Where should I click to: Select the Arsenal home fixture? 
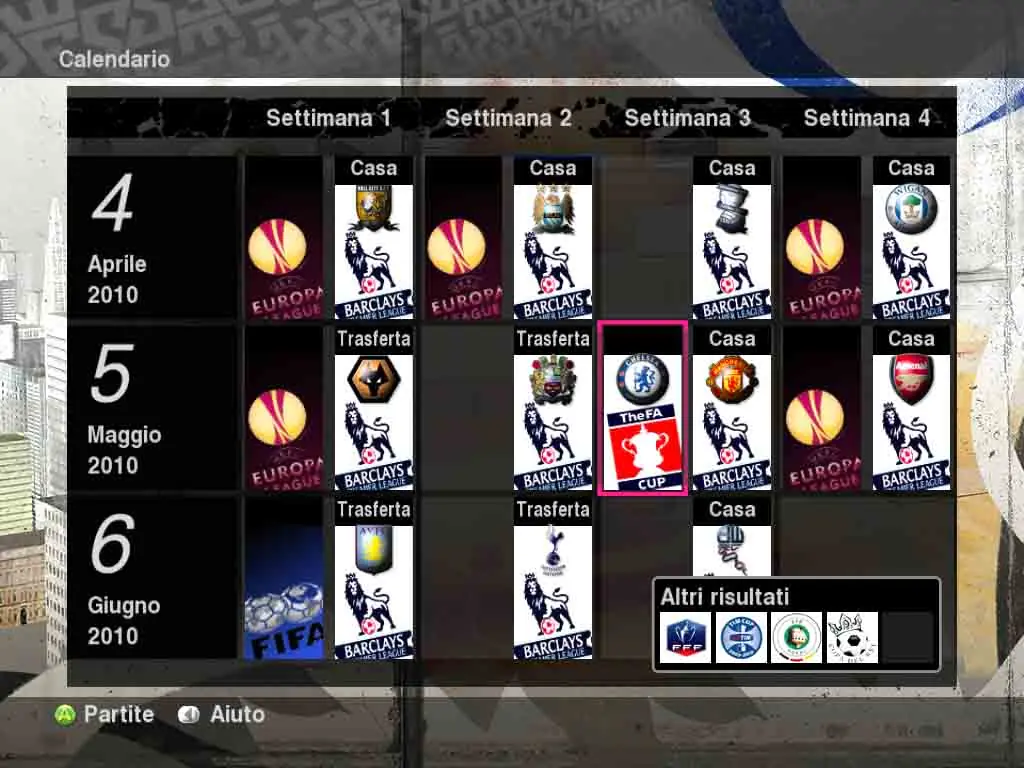pyautogui.click(x=910, y=408)
